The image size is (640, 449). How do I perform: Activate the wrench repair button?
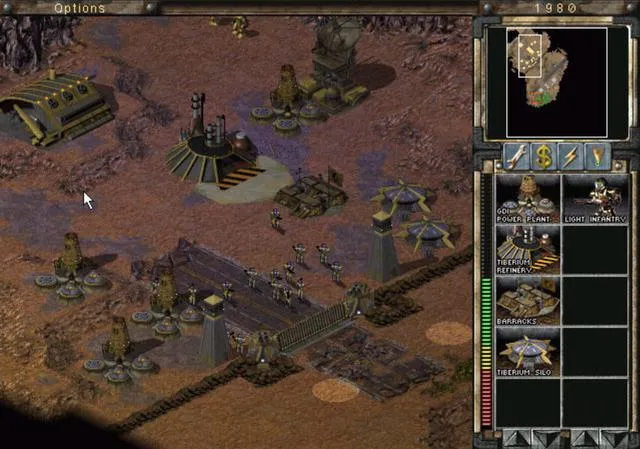point(516,156)
